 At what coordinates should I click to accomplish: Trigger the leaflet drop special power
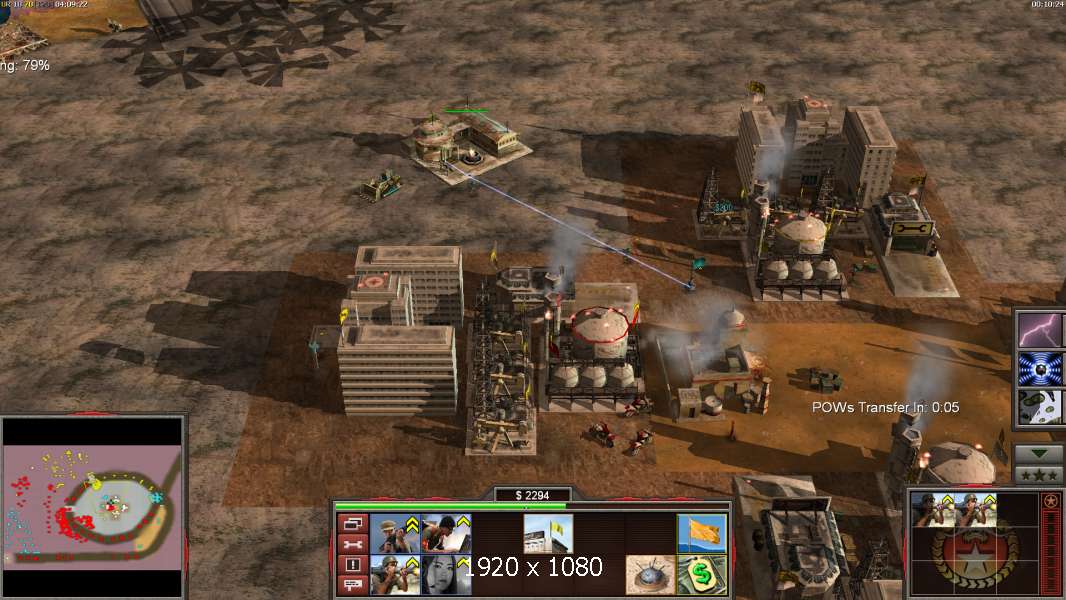click(x=1041, y=407)
